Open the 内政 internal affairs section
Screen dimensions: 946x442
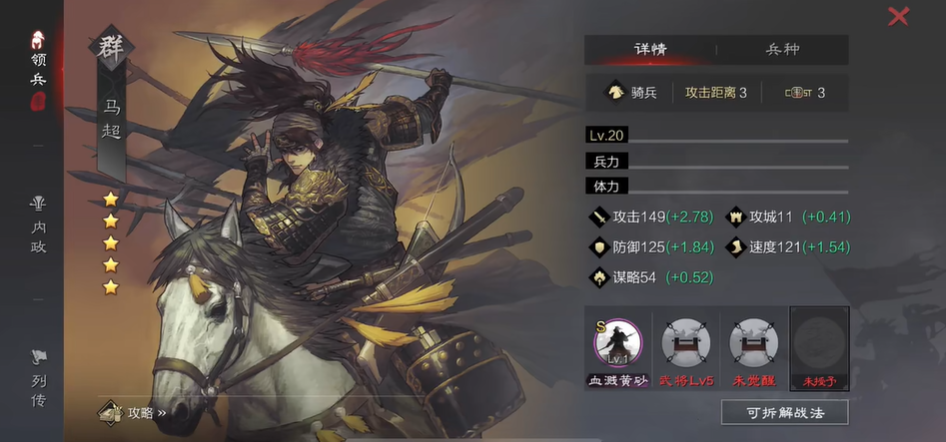tap(38, 225)
